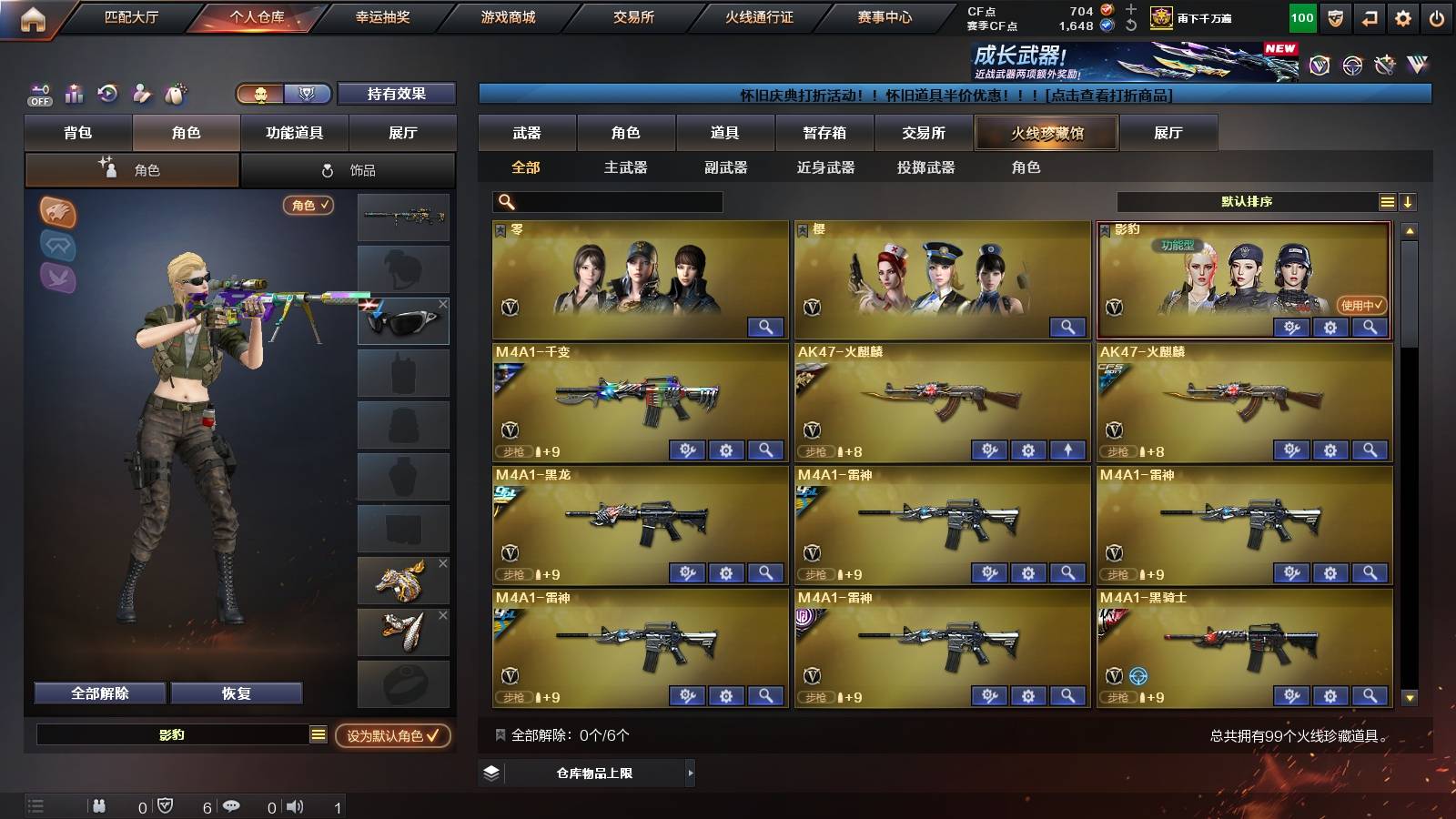Open the rankings bar-chart icon
Image resolution: width=1456 pixels, height=819 pixels.
73,93
